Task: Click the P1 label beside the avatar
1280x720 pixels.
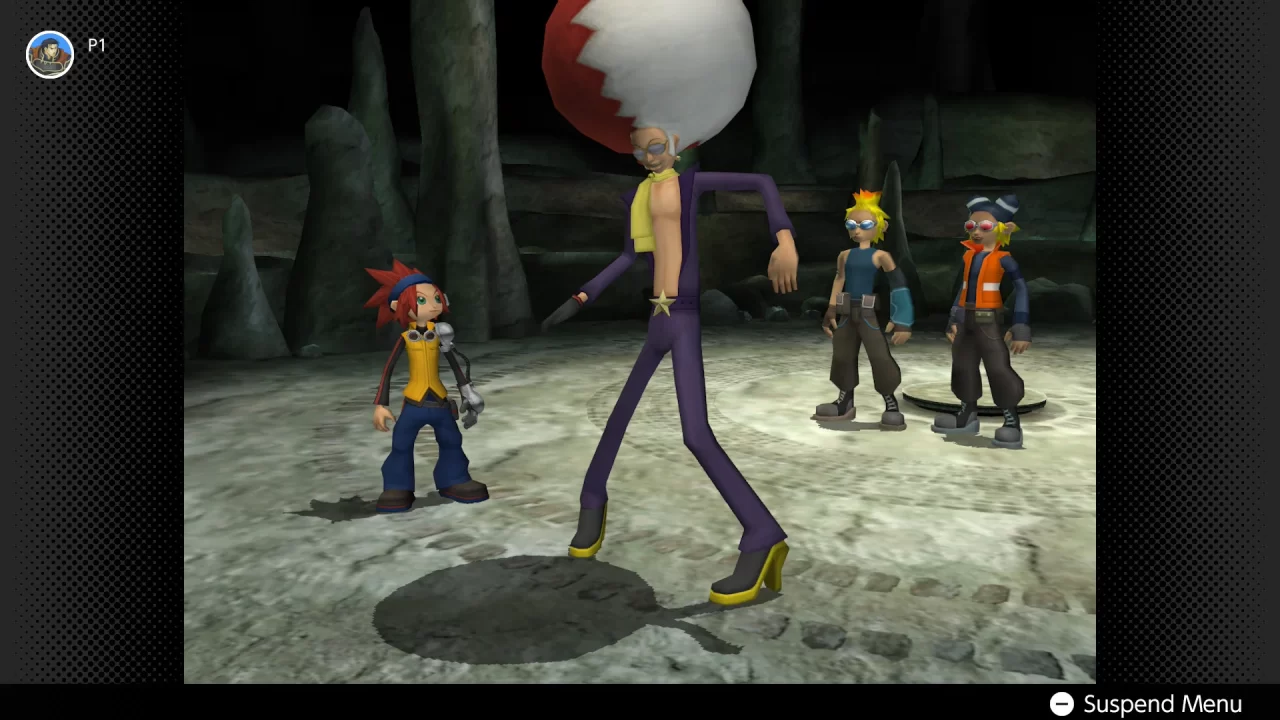Action: tap(97, 44)
